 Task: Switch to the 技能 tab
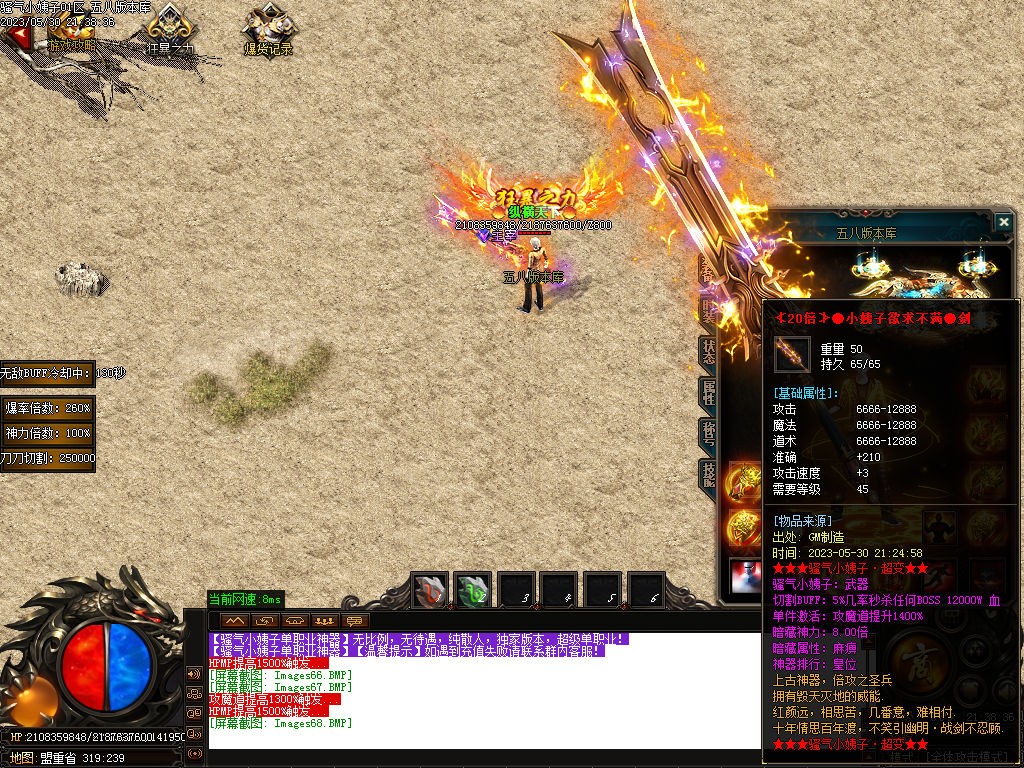(708, 475)
